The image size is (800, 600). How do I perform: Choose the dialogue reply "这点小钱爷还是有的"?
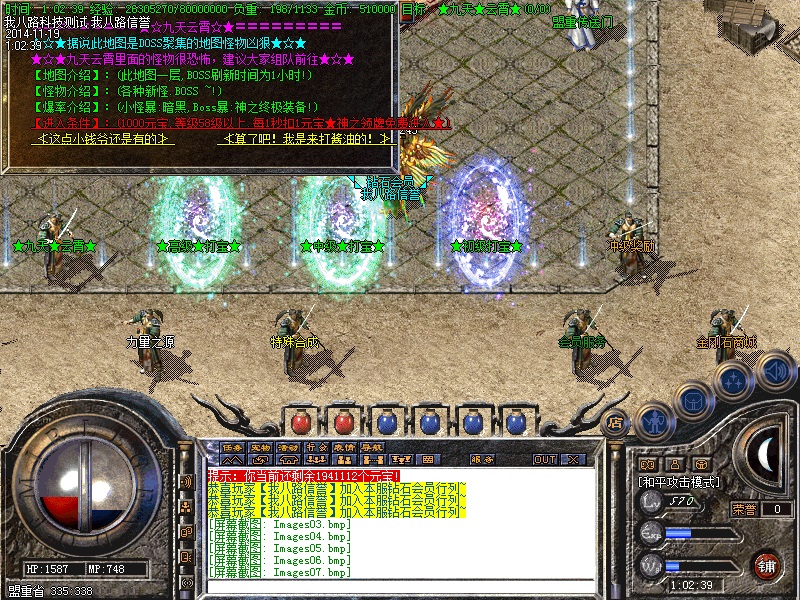(107, 139)
